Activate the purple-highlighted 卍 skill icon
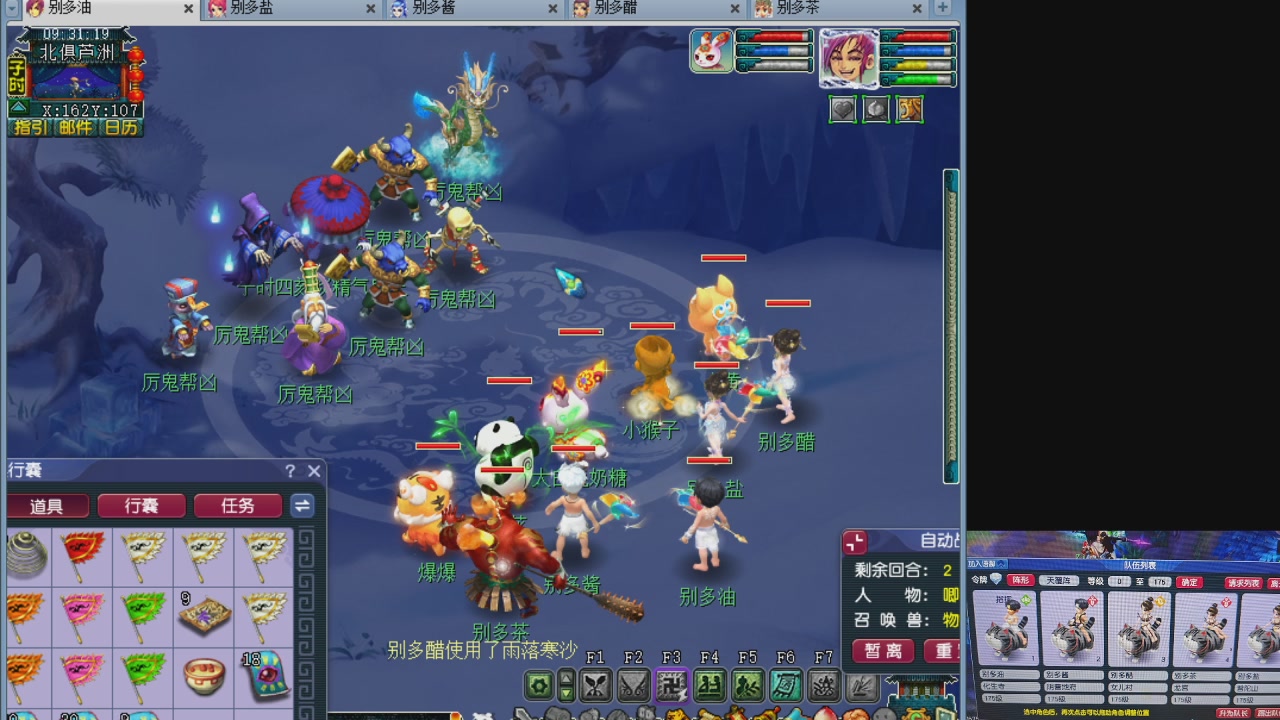 [671, 686]
